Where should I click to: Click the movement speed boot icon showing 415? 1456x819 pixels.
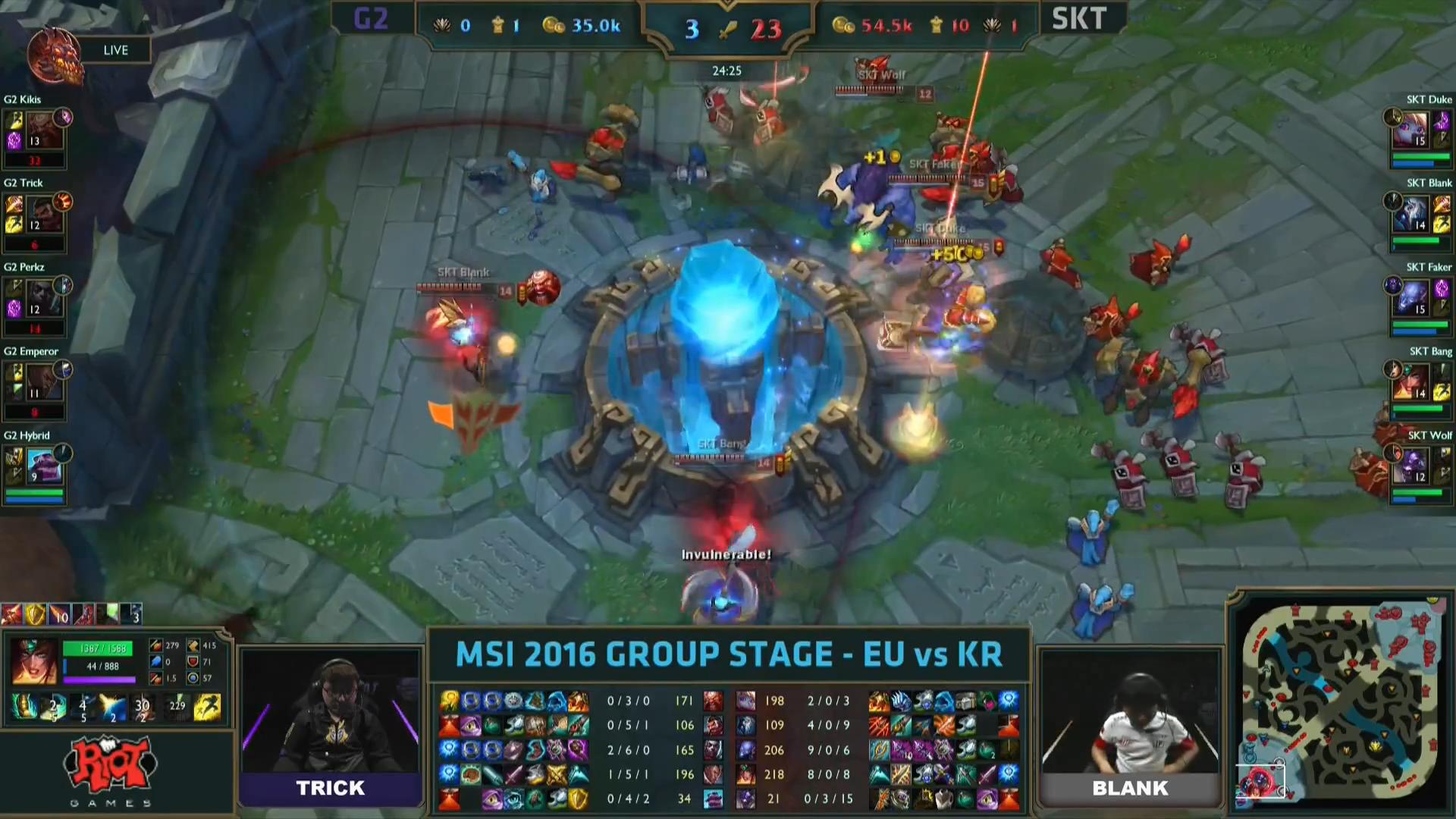pos(194,645)
